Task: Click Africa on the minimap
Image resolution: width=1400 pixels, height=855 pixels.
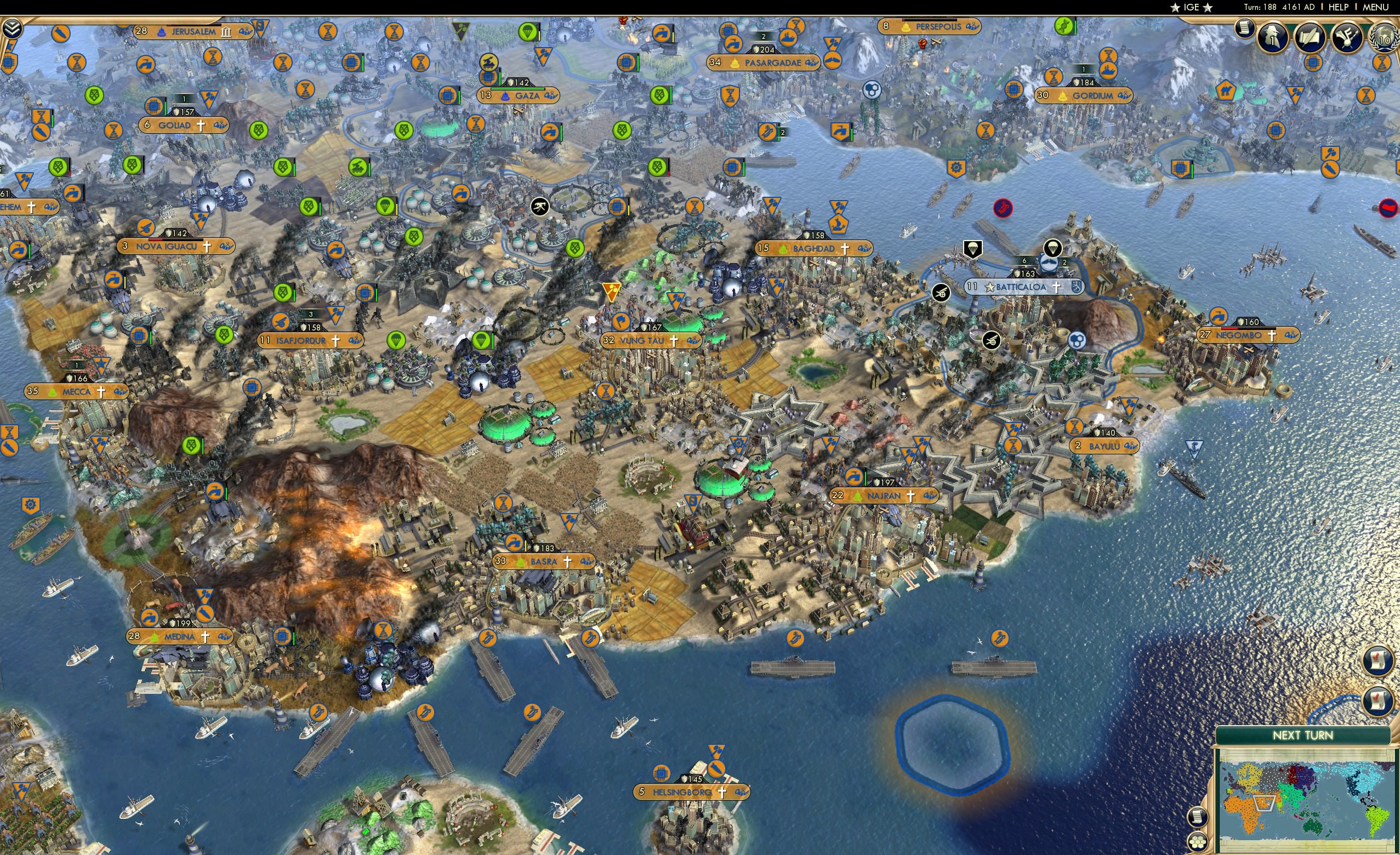Action: tap(1245, 816)
